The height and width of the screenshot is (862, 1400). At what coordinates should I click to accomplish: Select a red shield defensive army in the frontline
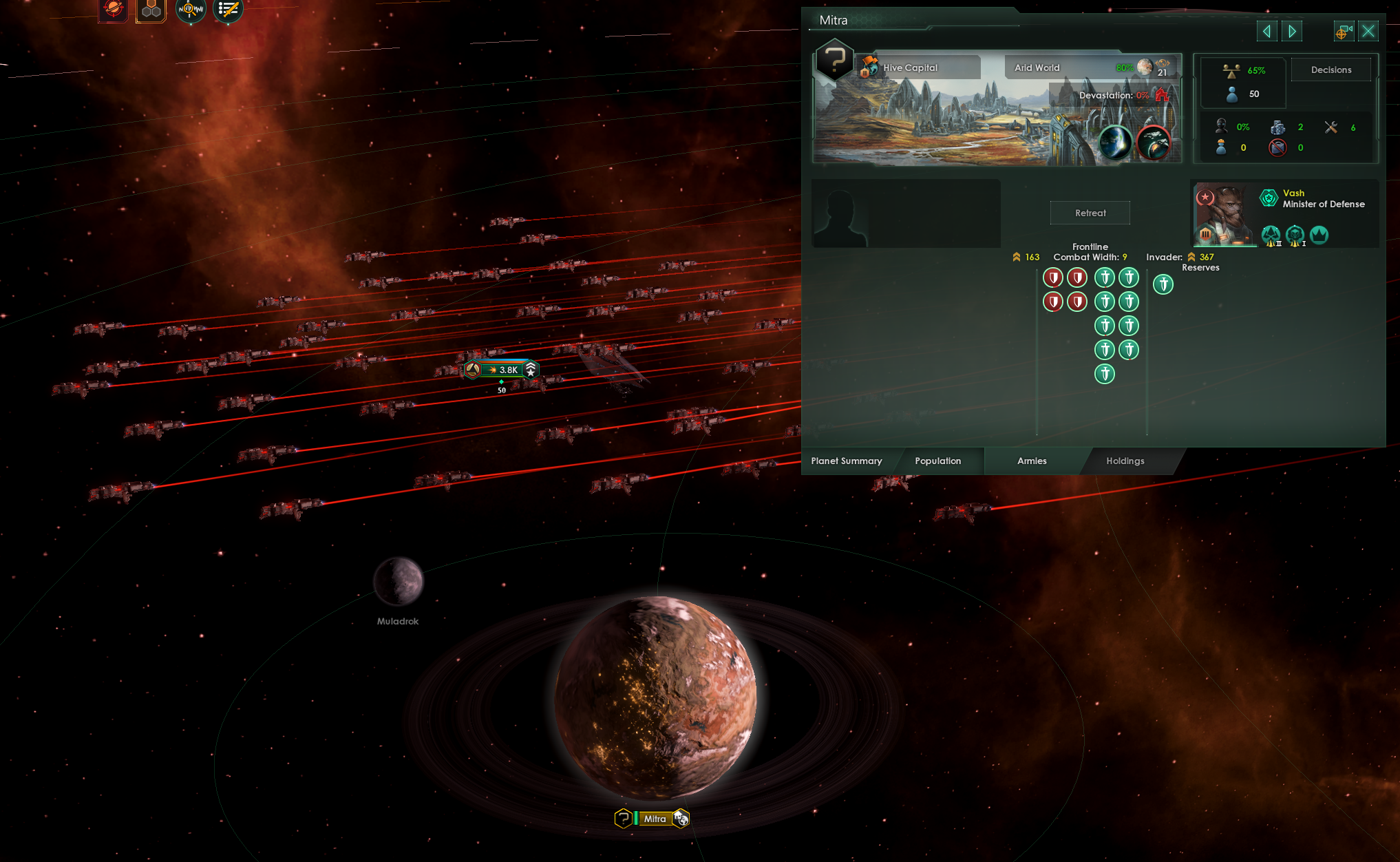point(1053,277)
